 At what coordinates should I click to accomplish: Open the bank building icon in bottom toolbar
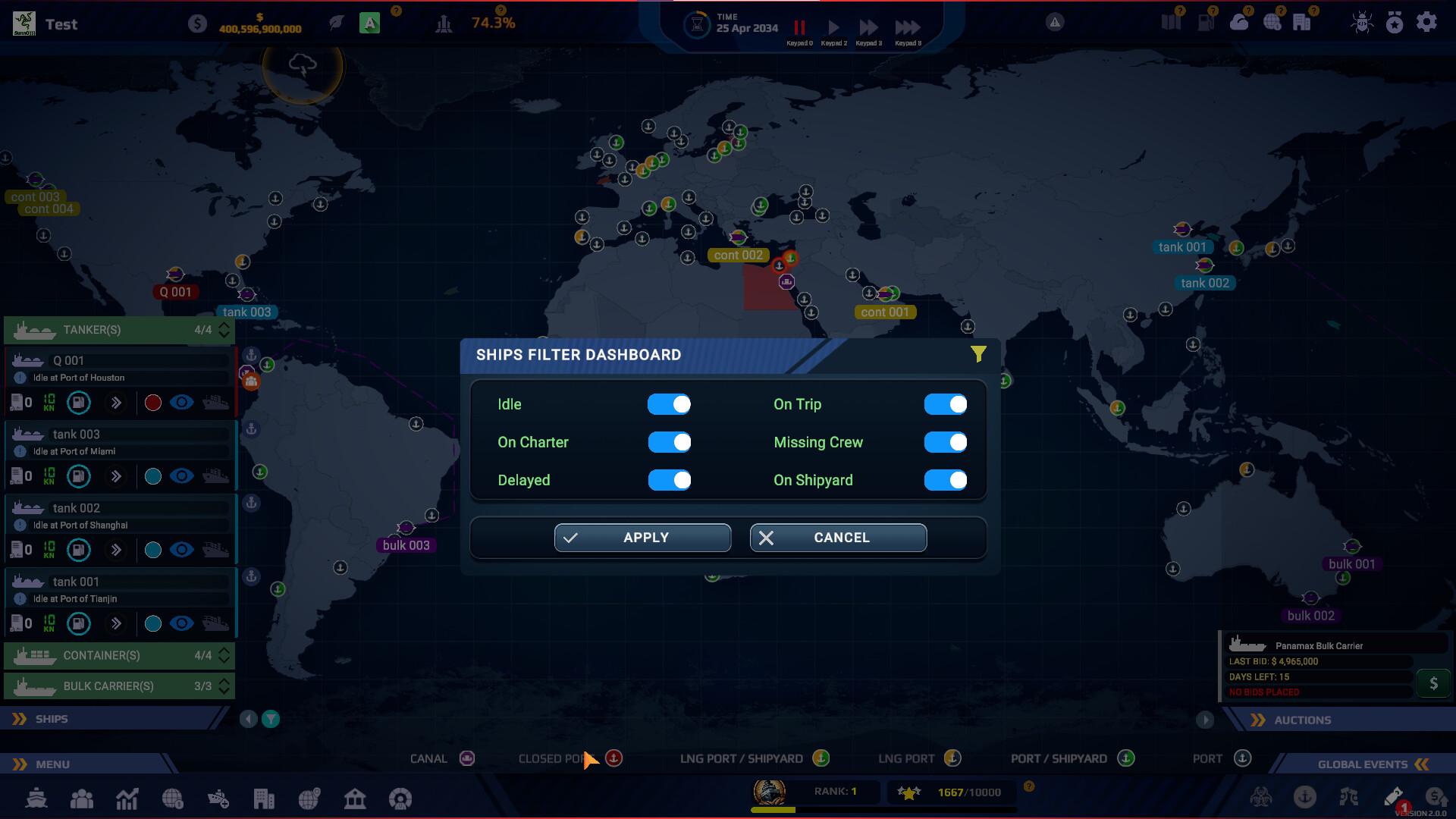[355, 799]
